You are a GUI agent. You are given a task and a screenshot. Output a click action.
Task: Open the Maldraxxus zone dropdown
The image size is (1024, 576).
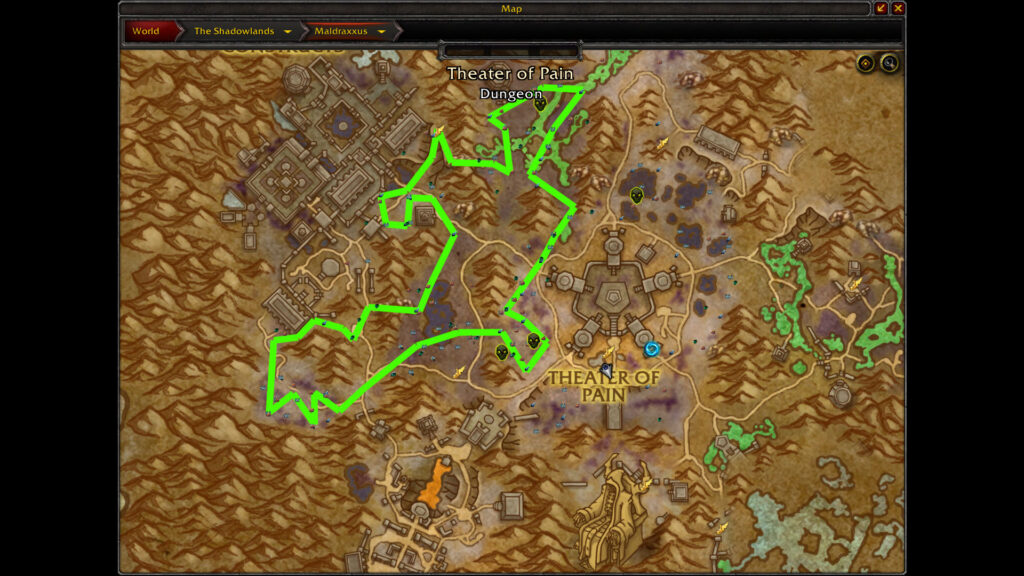[x=382, y=31]
